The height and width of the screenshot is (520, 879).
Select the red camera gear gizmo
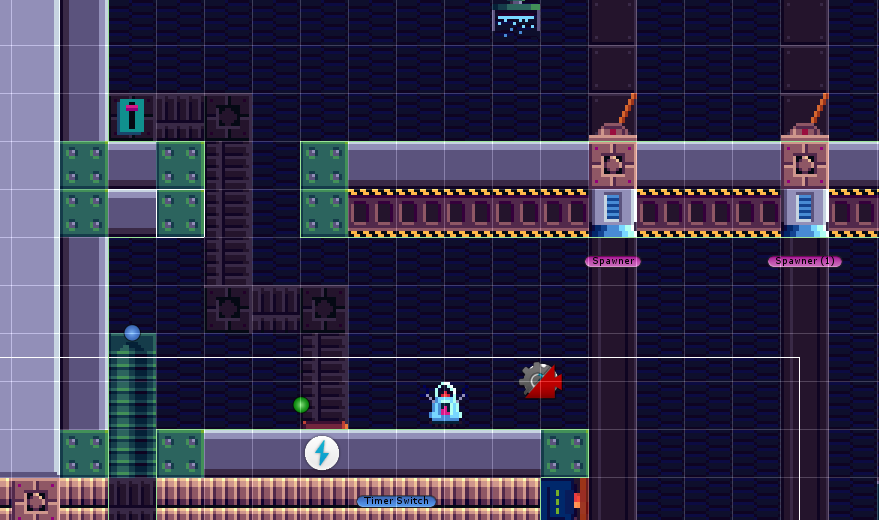[540, 380]
